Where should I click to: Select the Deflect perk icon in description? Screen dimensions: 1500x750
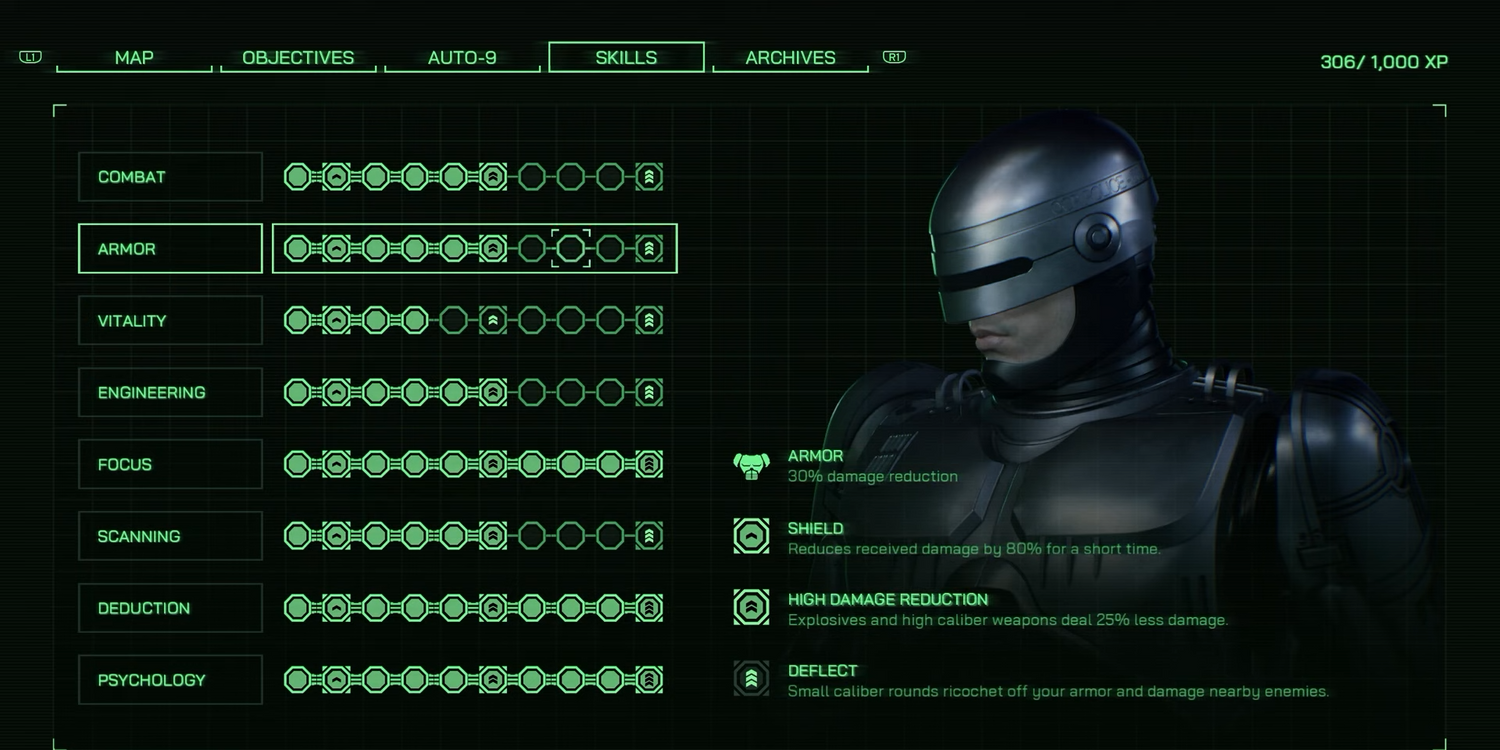pos(751,680)
